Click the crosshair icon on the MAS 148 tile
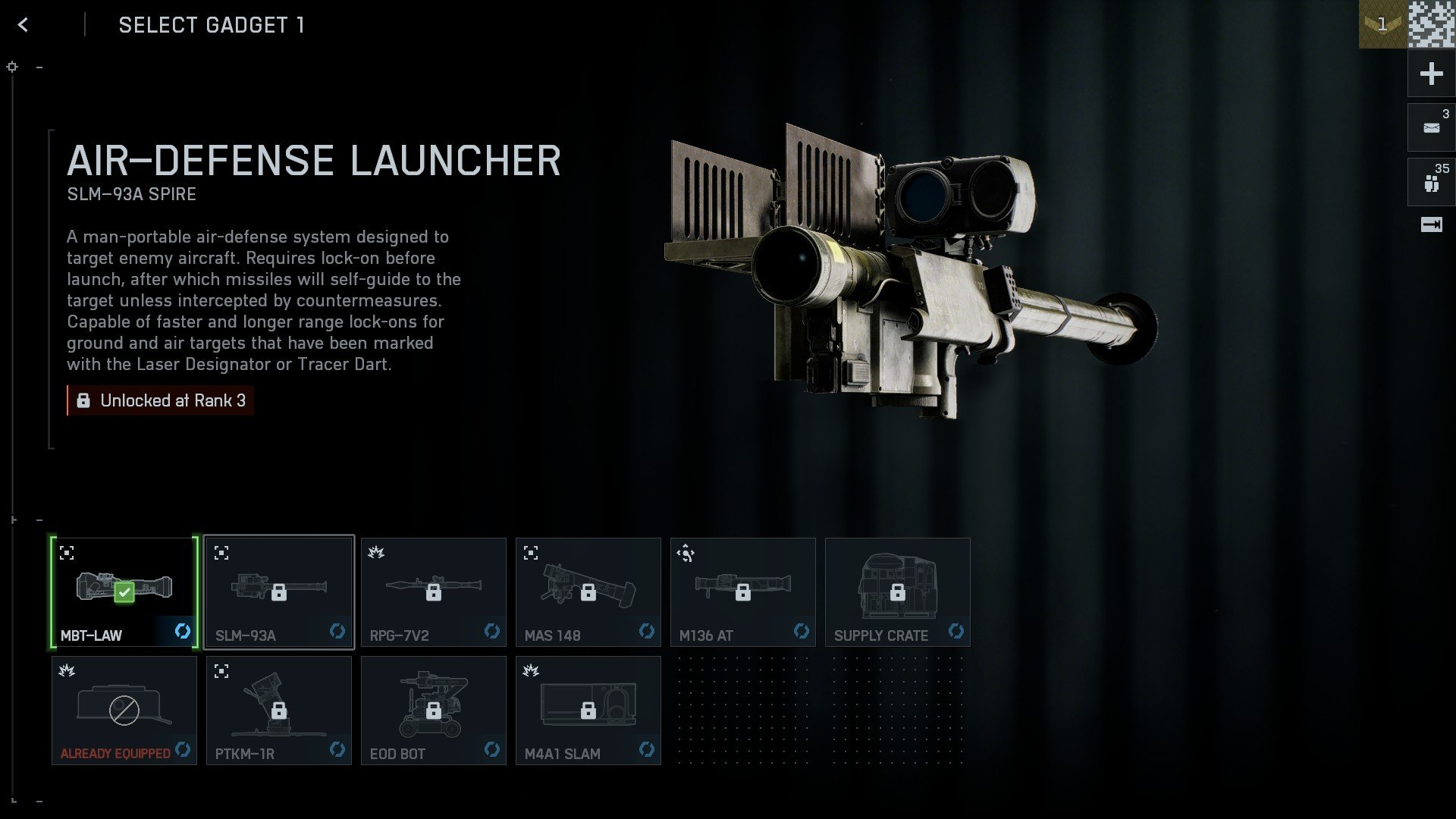This screenshot has height=819, width=1456. click(x=532, y=554)
